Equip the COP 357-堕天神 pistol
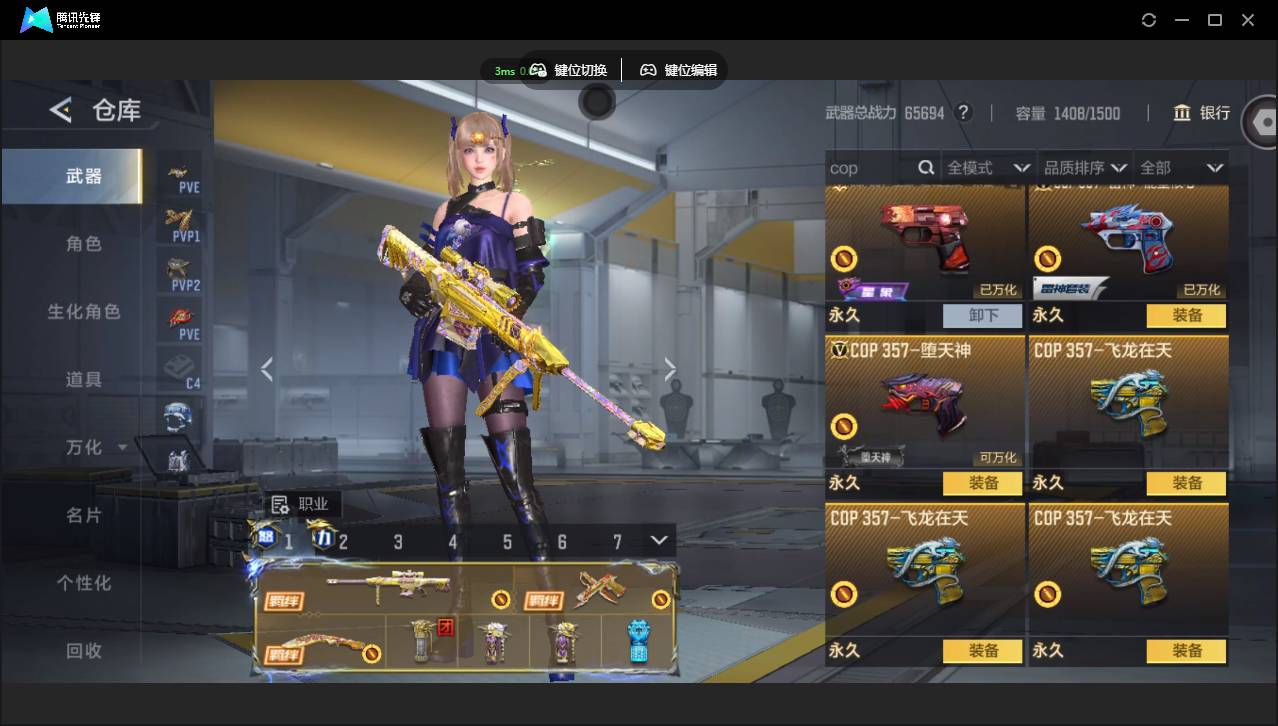1278x726 pixels. 983,484
